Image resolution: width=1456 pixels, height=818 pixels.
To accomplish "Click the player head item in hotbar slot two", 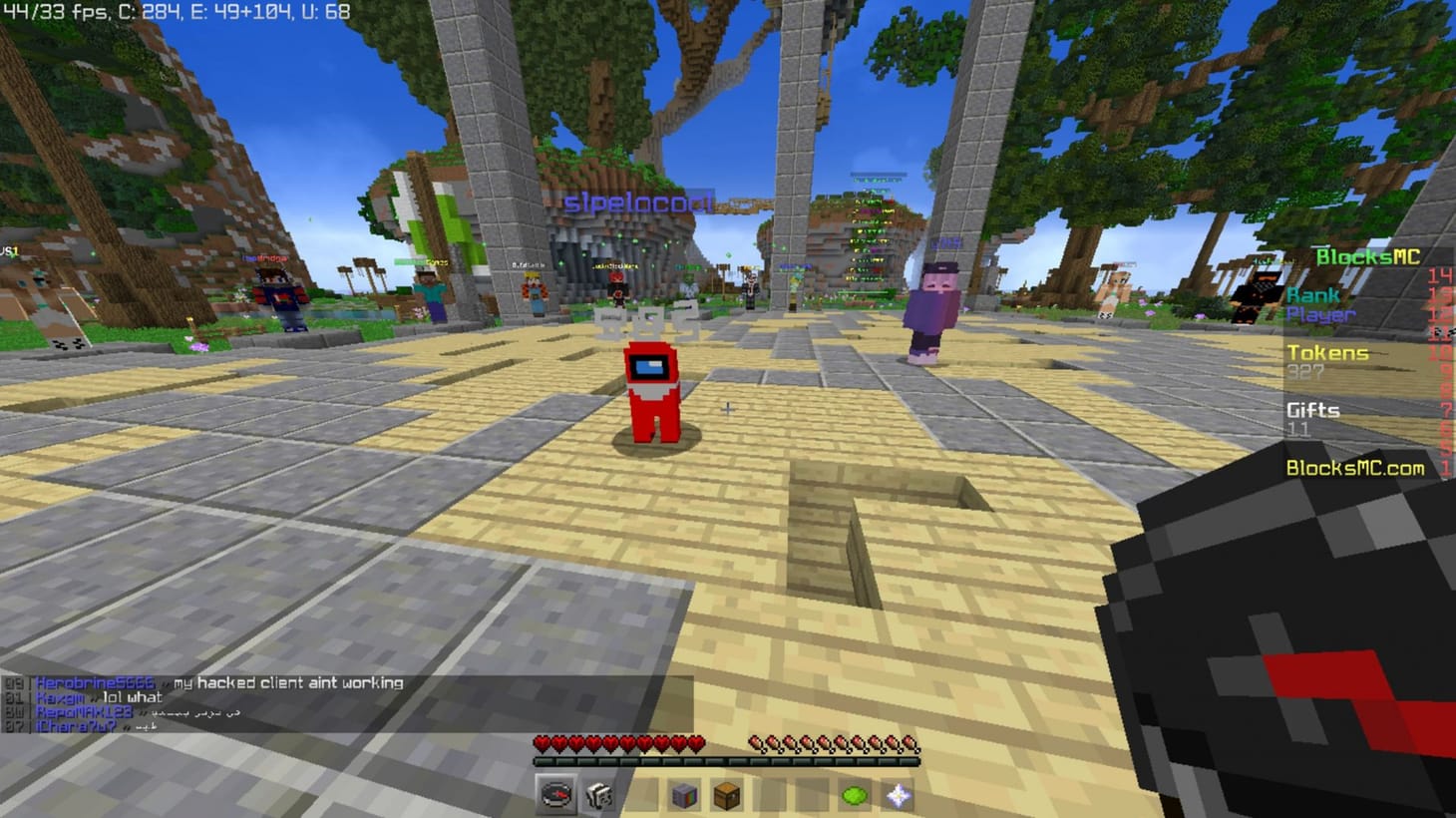I will 597,795.
